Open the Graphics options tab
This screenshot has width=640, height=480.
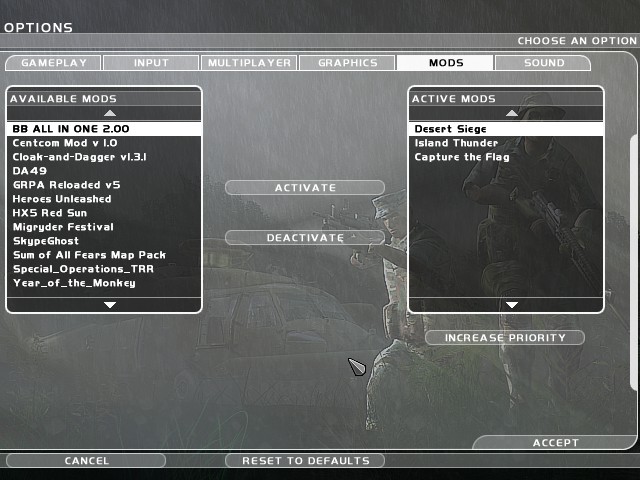point(347,63)
